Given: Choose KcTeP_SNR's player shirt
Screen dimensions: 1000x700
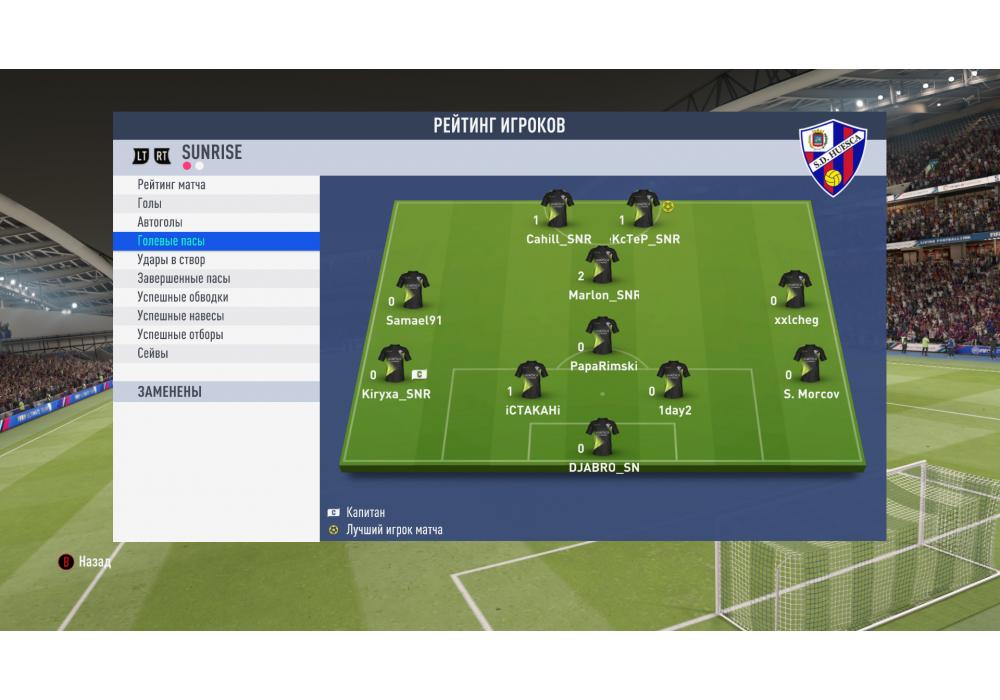Looking at the screenshot, I should pyautogui.click(x=642, y=209).
